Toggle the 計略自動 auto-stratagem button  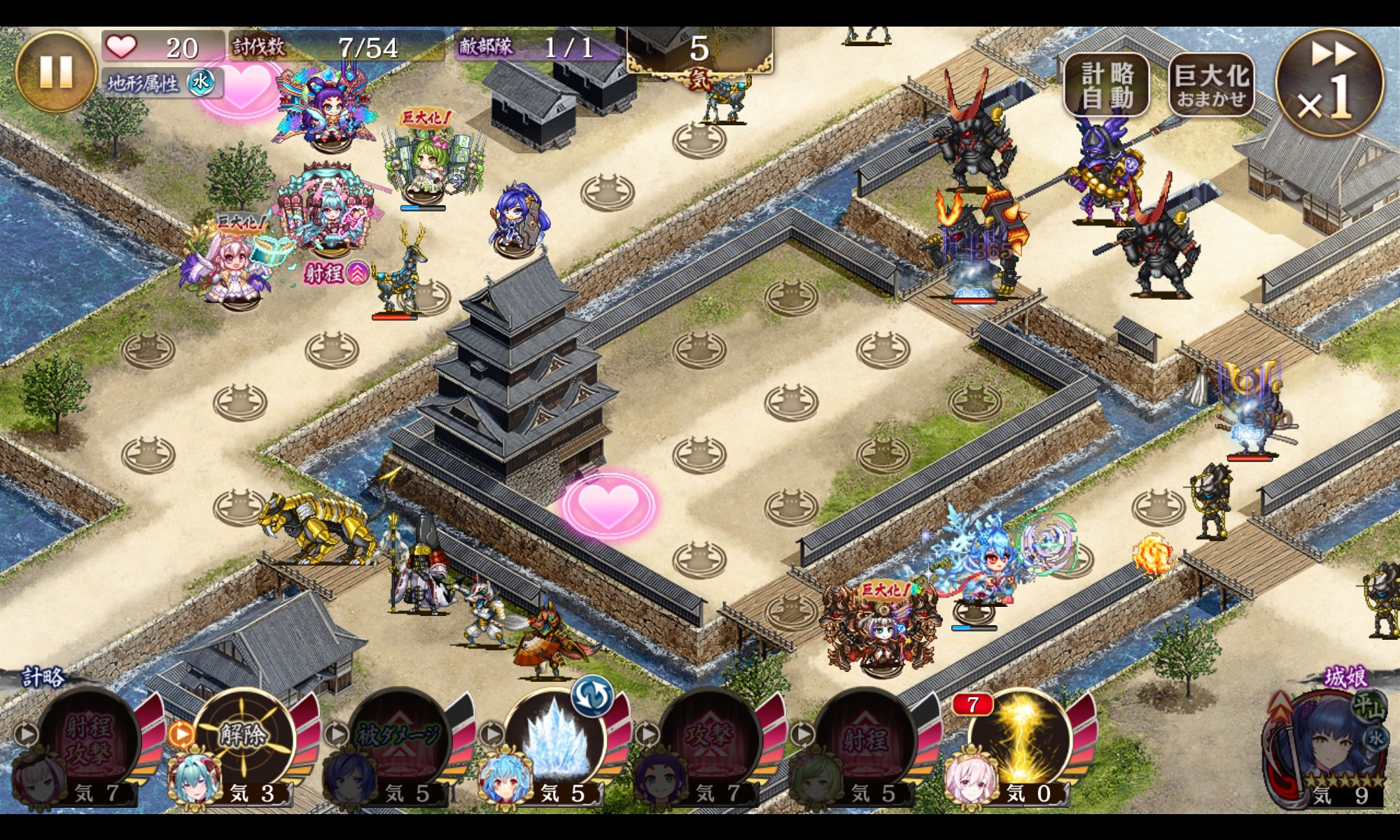point(1107,85)
